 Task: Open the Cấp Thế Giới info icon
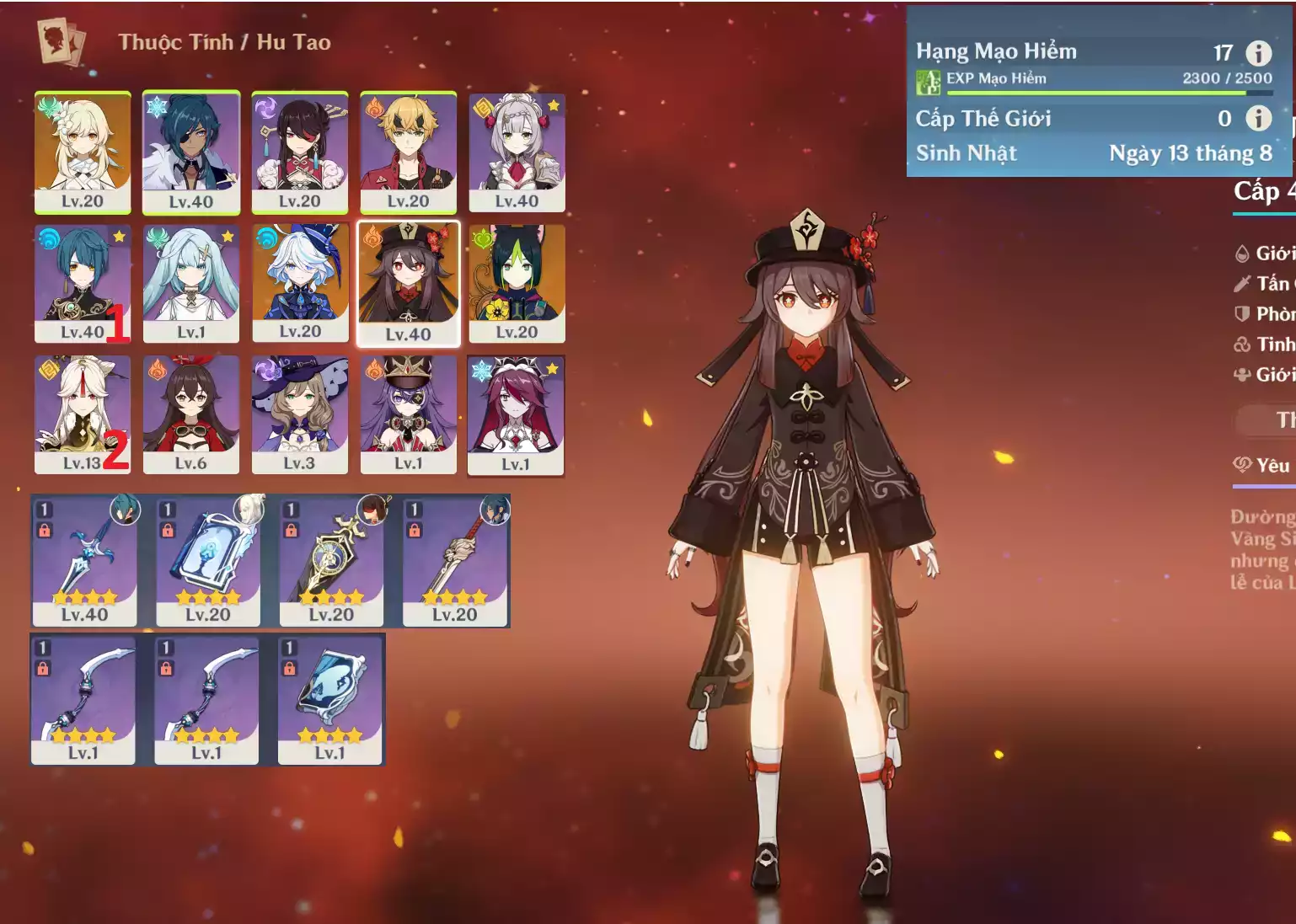pyautogui.click(x=1259, y=118)
